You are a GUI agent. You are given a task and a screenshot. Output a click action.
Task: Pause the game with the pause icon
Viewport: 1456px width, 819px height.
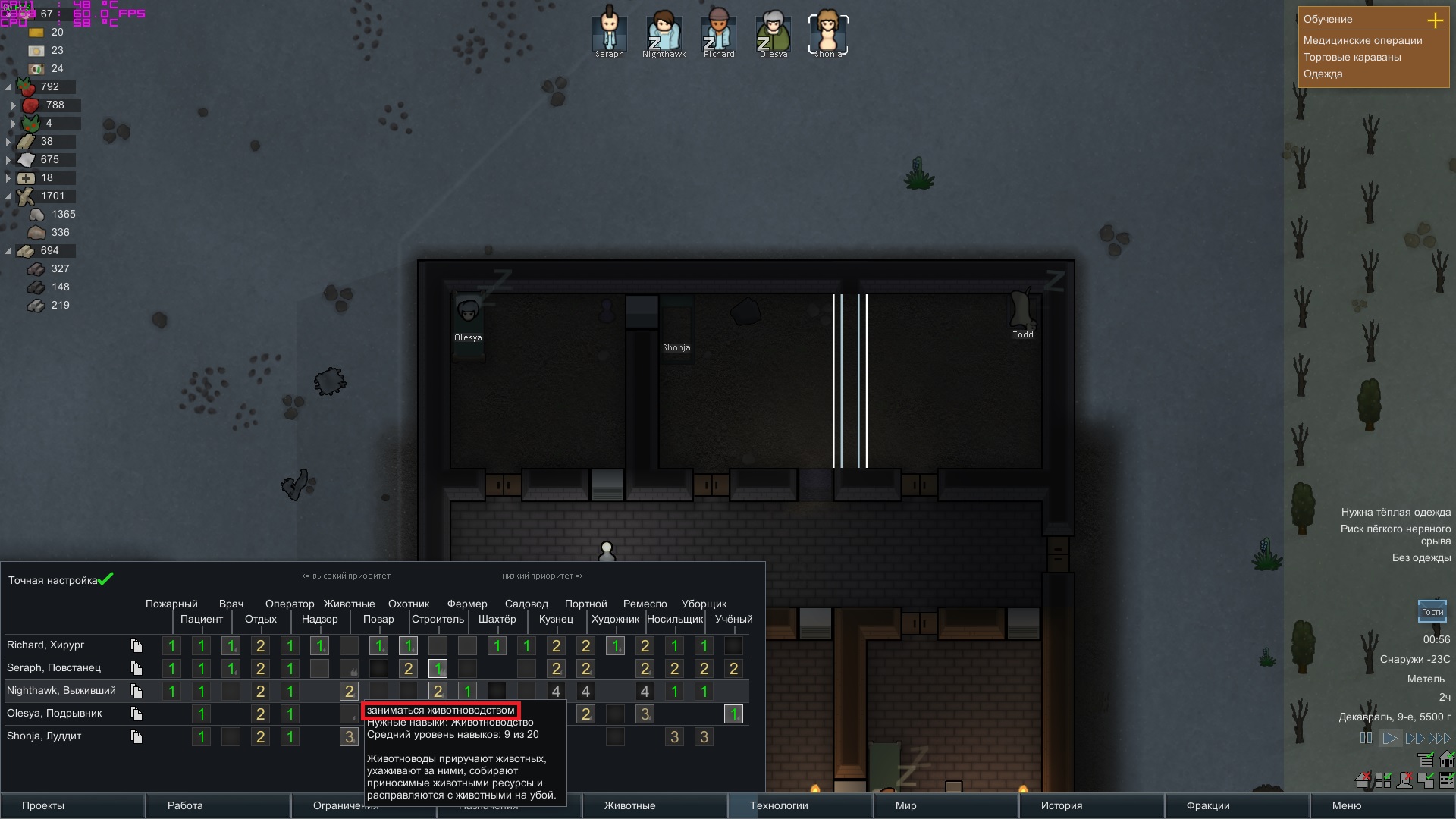pyautogui.click(x=1367, y=737)
